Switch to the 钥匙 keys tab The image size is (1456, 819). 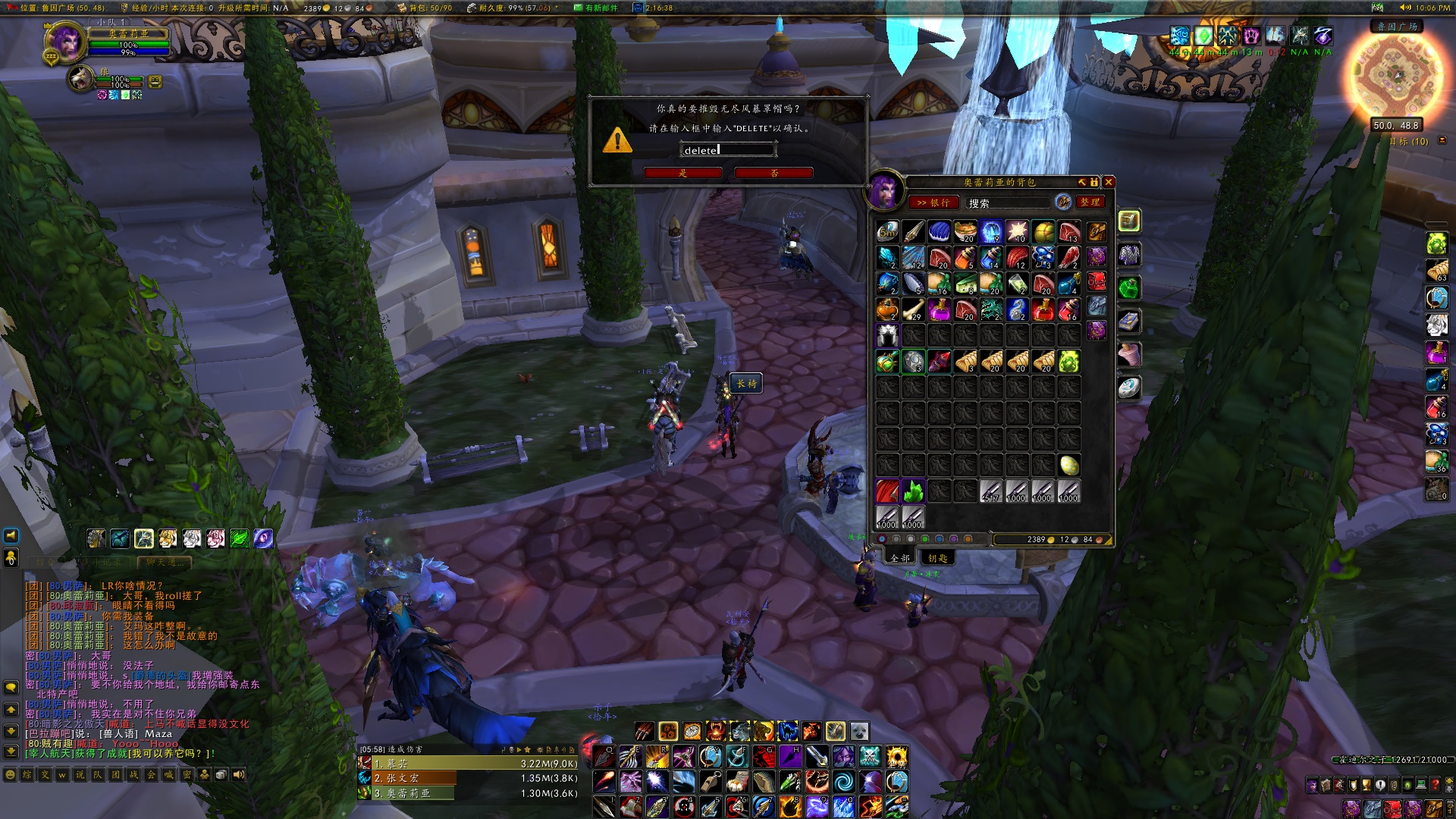point(938,558)
